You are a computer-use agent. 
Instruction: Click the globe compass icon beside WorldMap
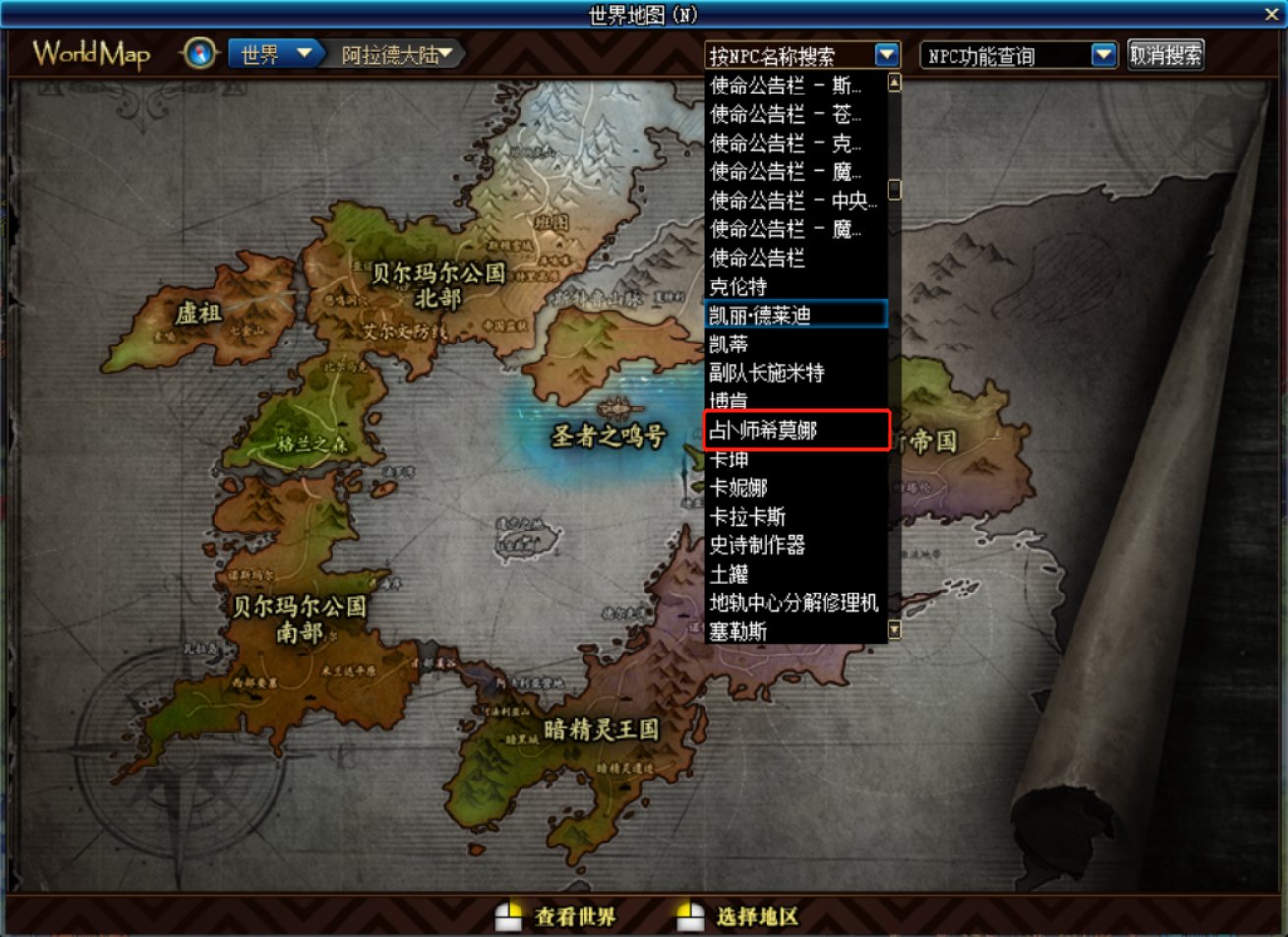(x=200, y=53)
